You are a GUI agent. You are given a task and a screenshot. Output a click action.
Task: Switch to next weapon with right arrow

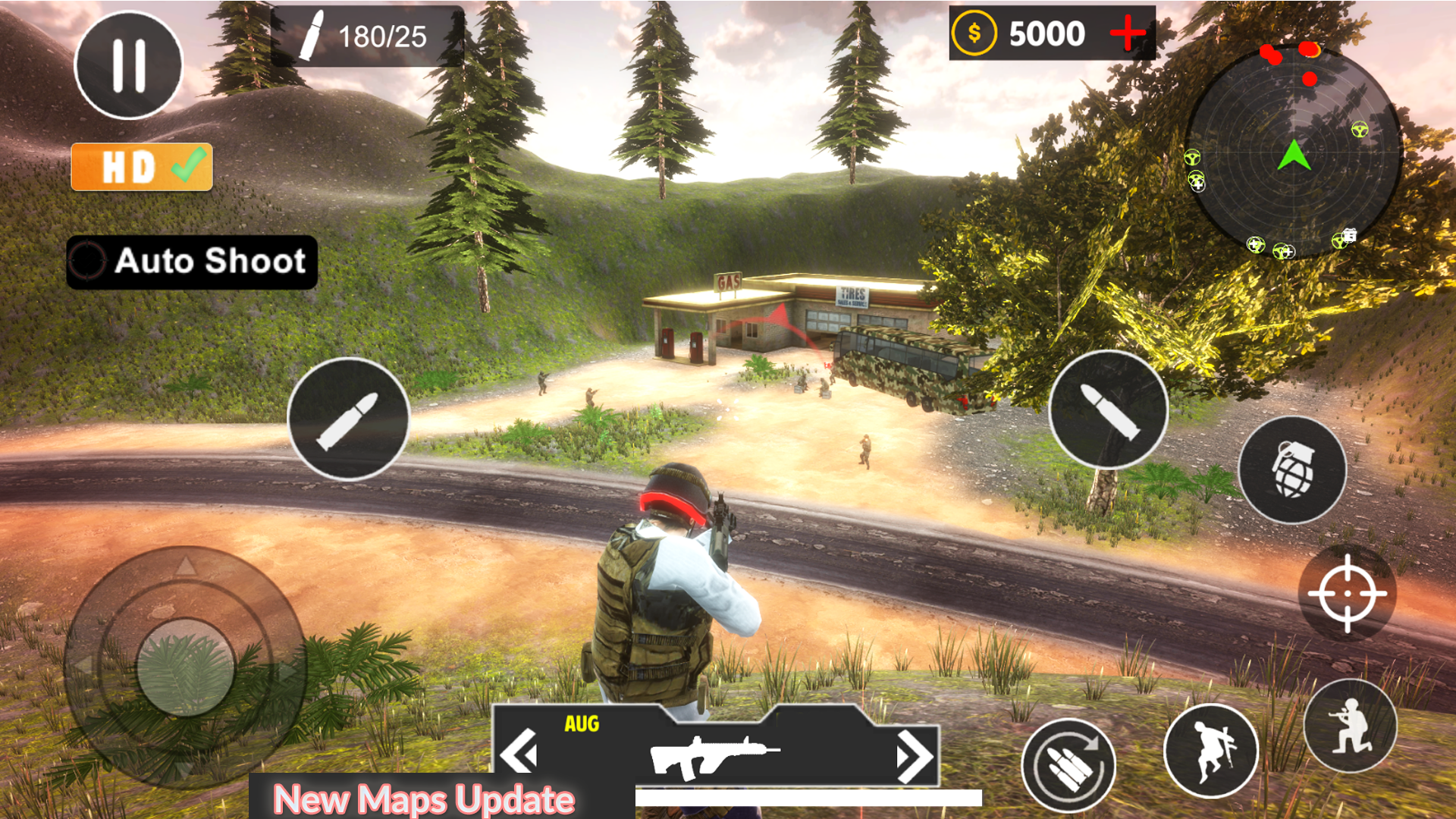click(914, 757)
